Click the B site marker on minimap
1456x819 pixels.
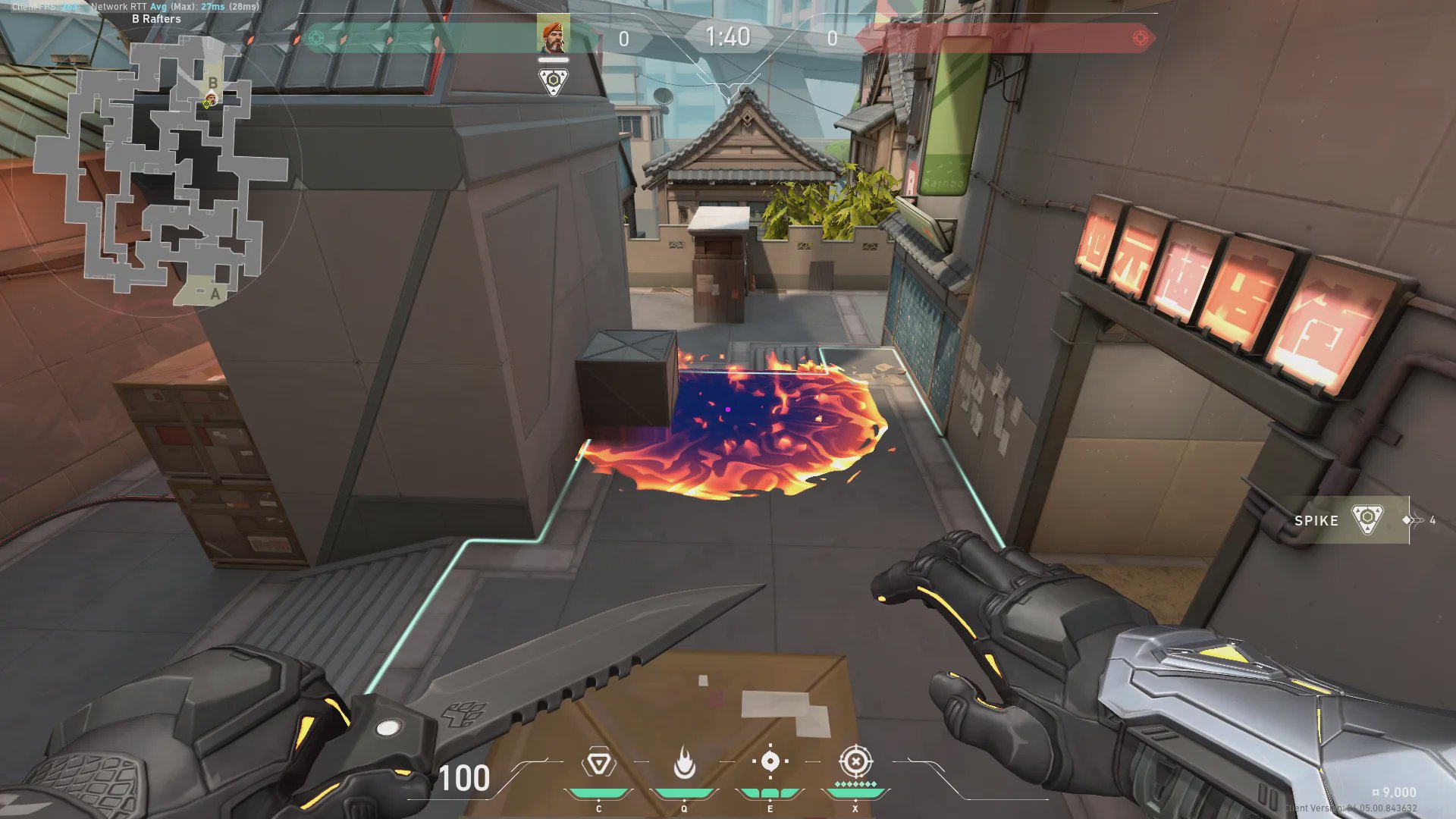pyautogui.click(x=213, y=83)
